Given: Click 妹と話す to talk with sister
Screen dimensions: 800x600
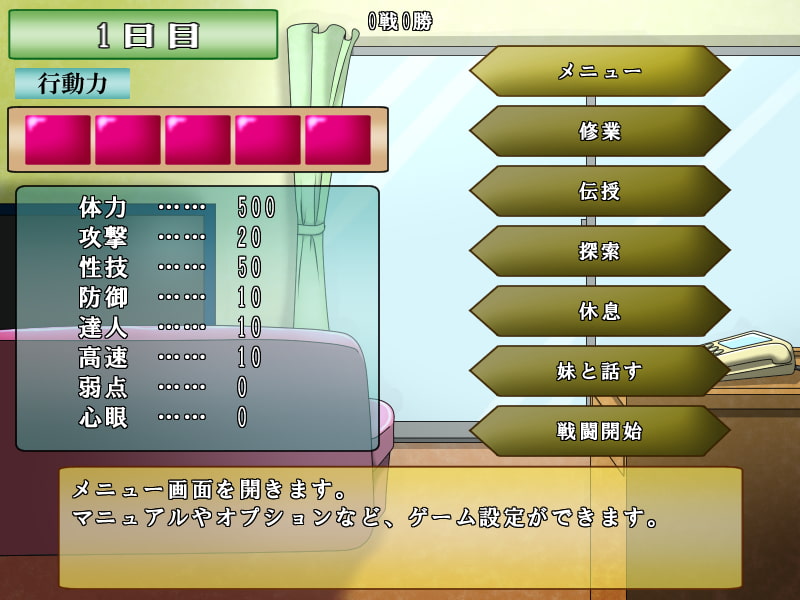Looking at the screenshot, I should (599, 371).
